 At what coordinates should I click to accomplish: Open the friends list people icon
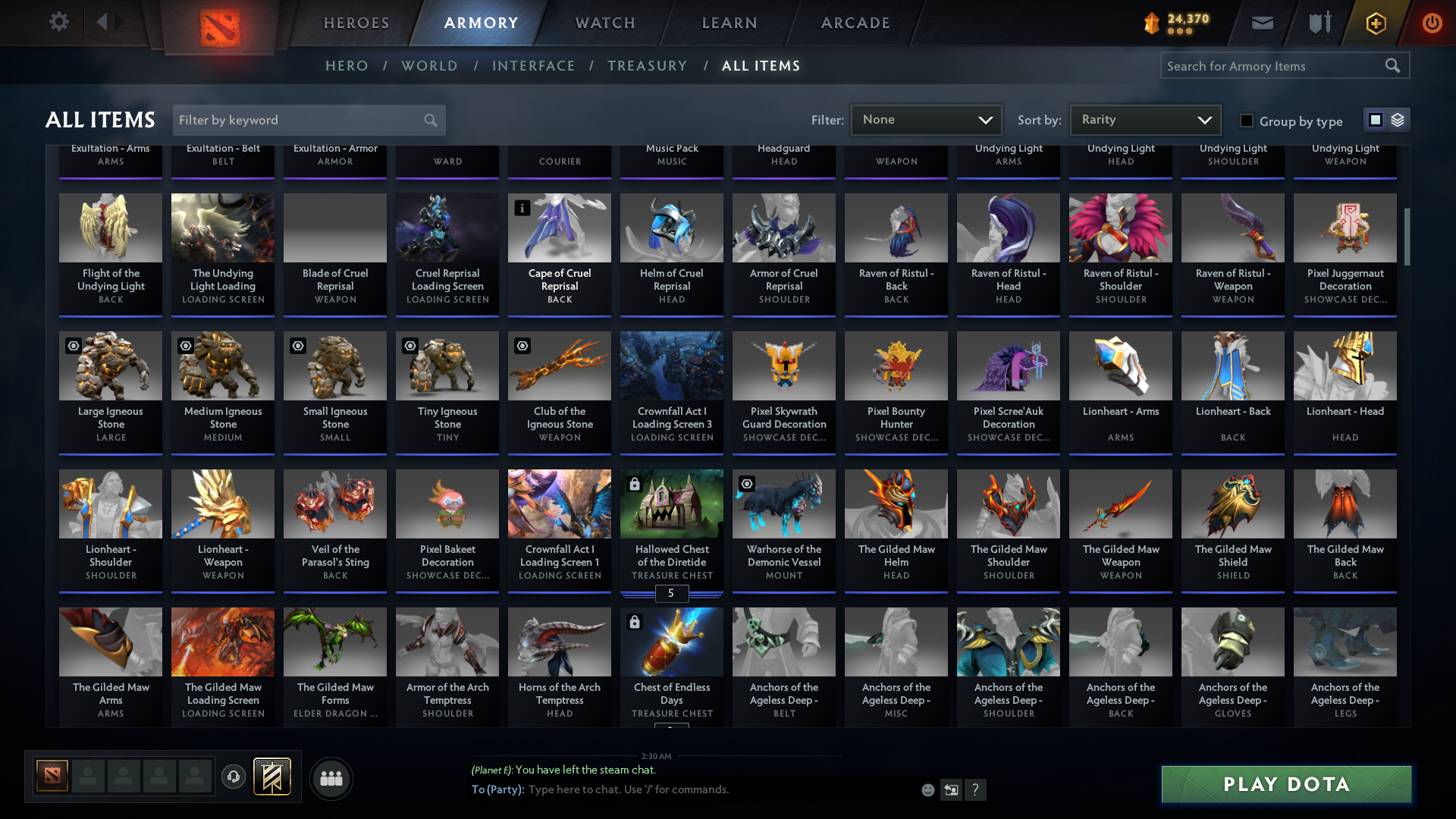[x=331, y=778]
